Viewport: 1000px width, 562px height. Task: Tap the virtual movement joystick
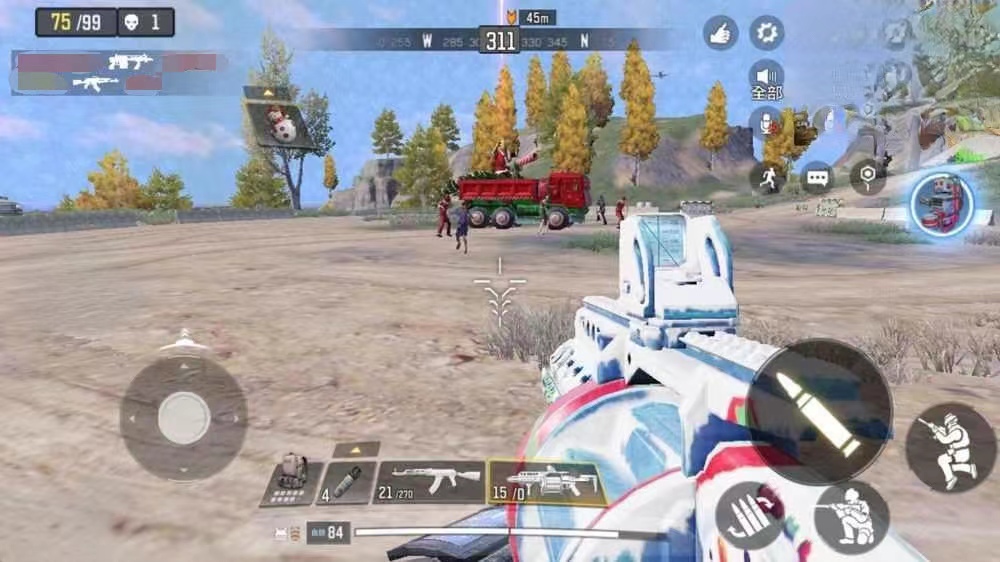(183, 416)
